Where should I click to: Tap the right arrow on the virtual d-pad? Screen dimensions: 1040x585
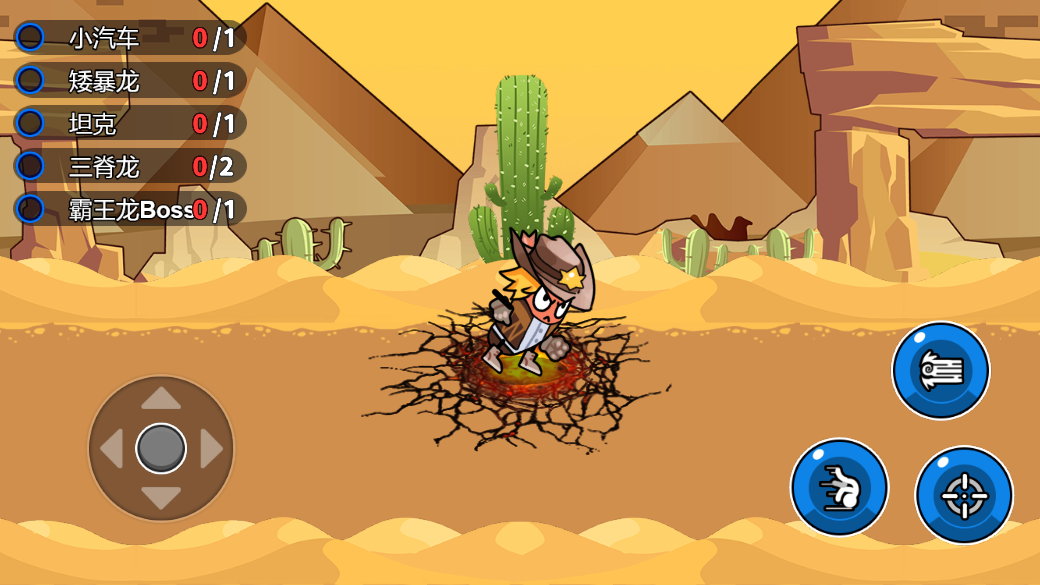tap(211, 449)
